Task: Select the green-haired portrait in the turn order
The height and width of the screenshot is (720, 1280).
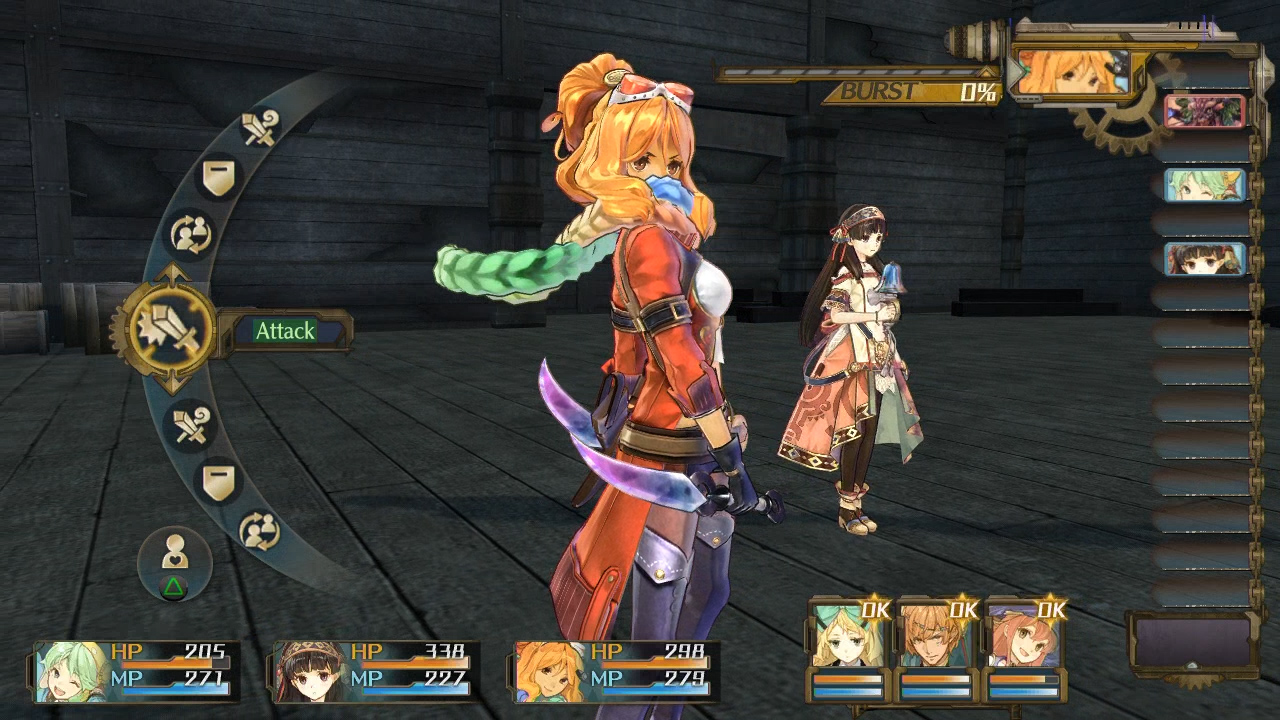Action: point(1205,185)
